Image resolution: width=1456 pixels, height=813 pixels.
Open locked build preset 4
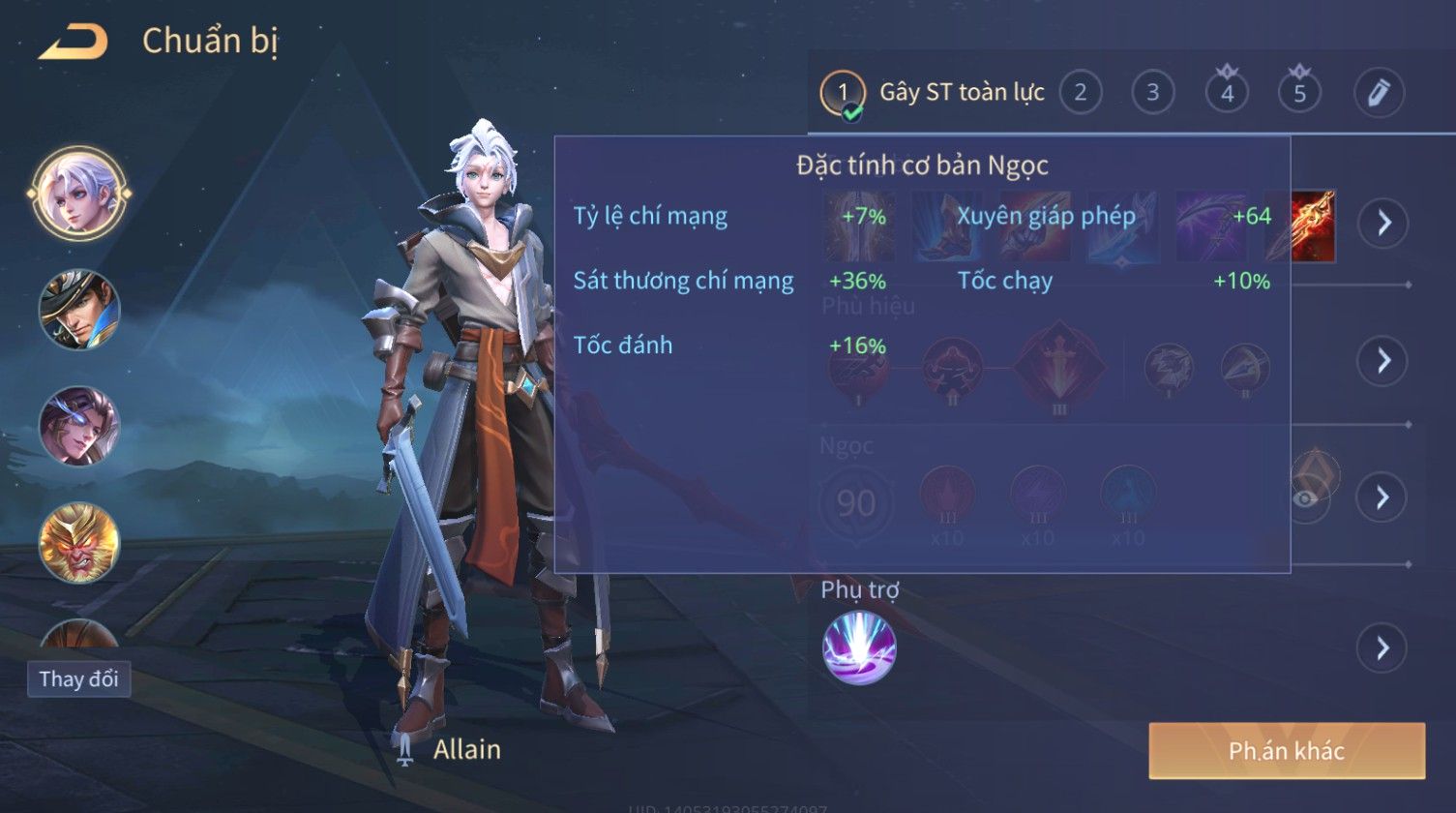1227,92
